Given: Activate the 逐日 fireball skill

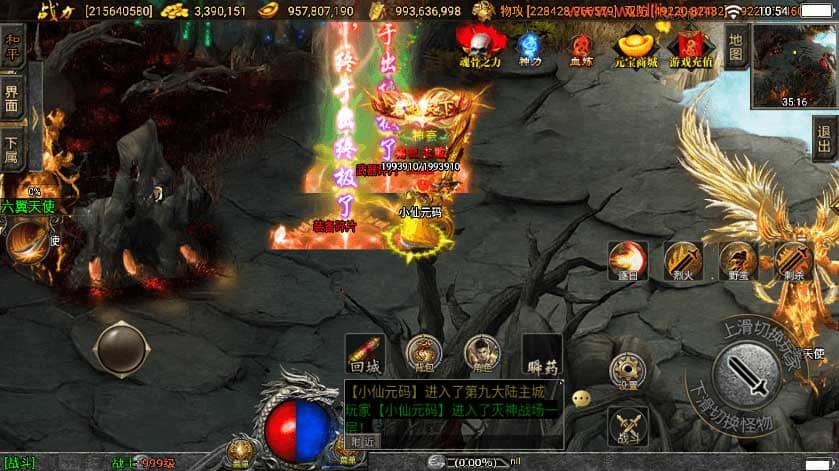Looking at the screenshot, I should [x=628, y=260].
